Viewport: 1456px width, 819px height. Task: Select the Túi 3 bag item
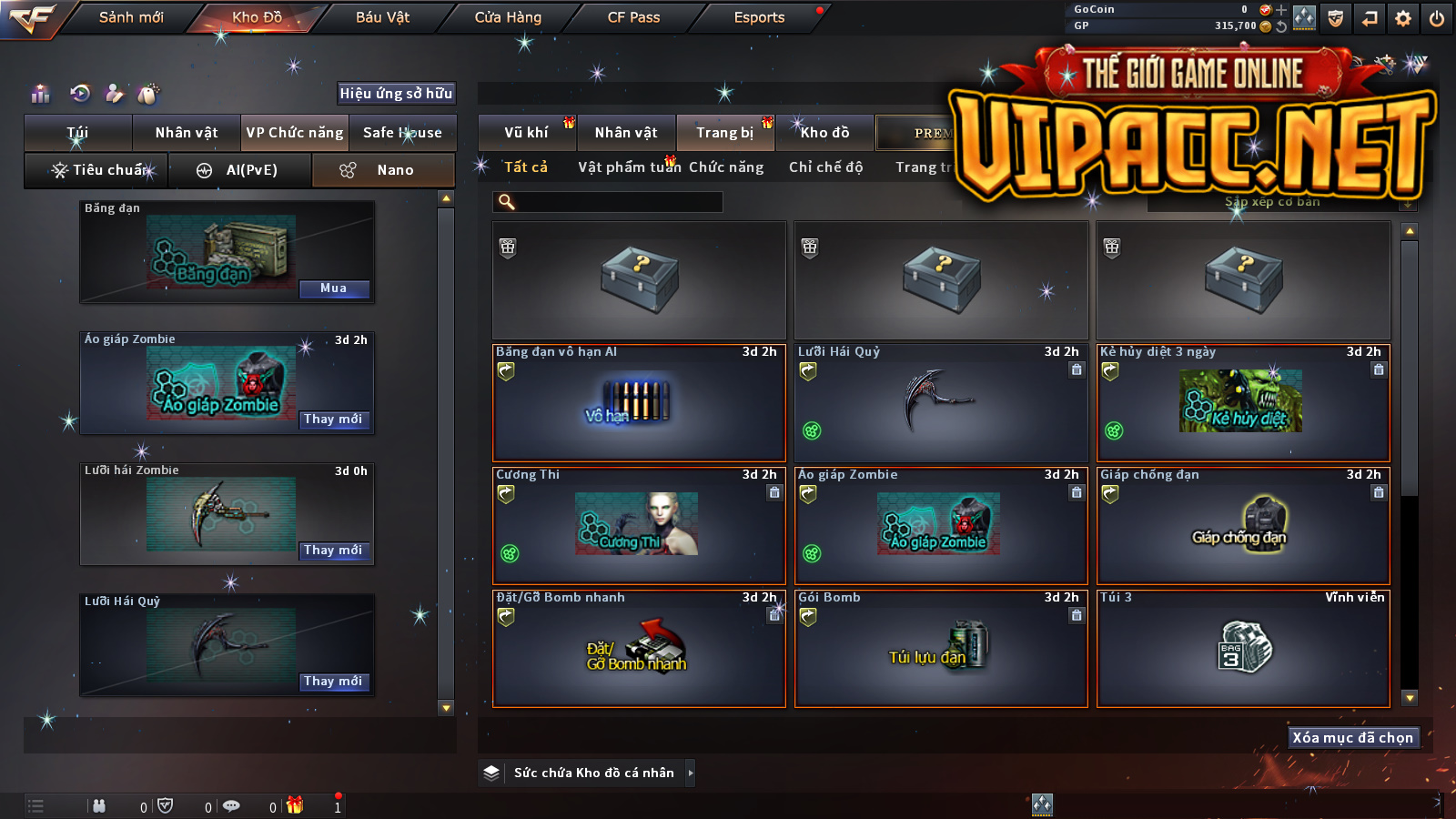(x=1243, y=648)
